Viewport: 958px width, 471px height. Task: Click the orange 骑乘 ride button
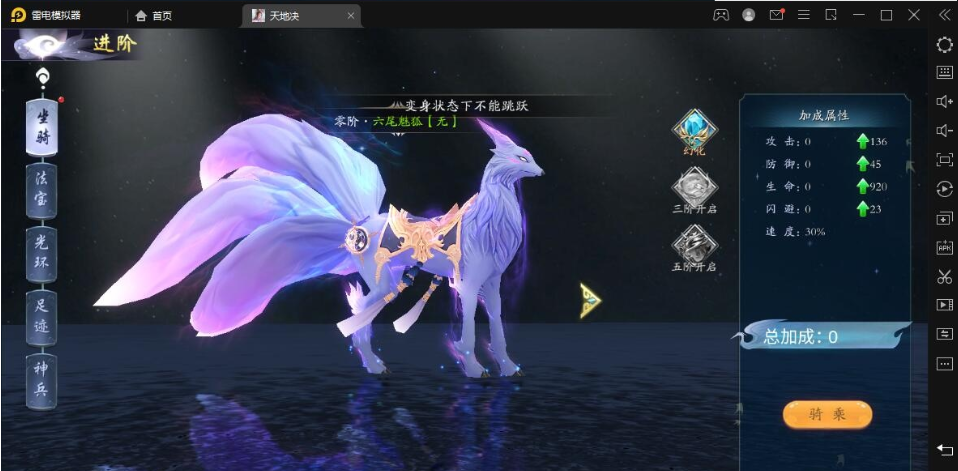click(827, 414)
